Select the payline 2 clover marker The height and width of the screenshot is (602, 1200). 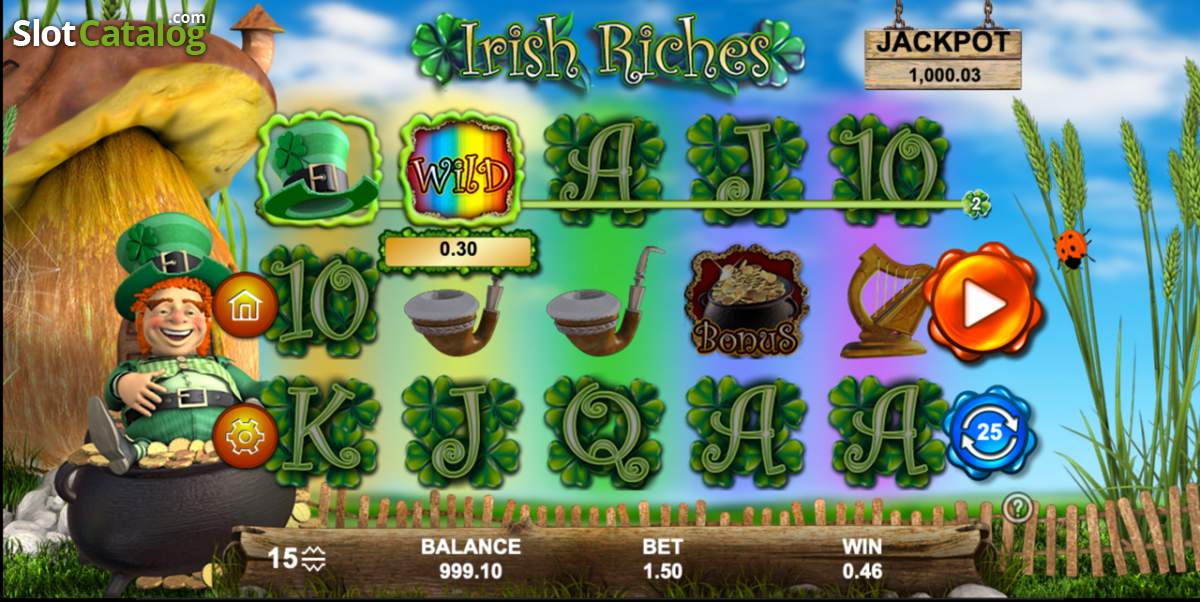click(976, 204)
